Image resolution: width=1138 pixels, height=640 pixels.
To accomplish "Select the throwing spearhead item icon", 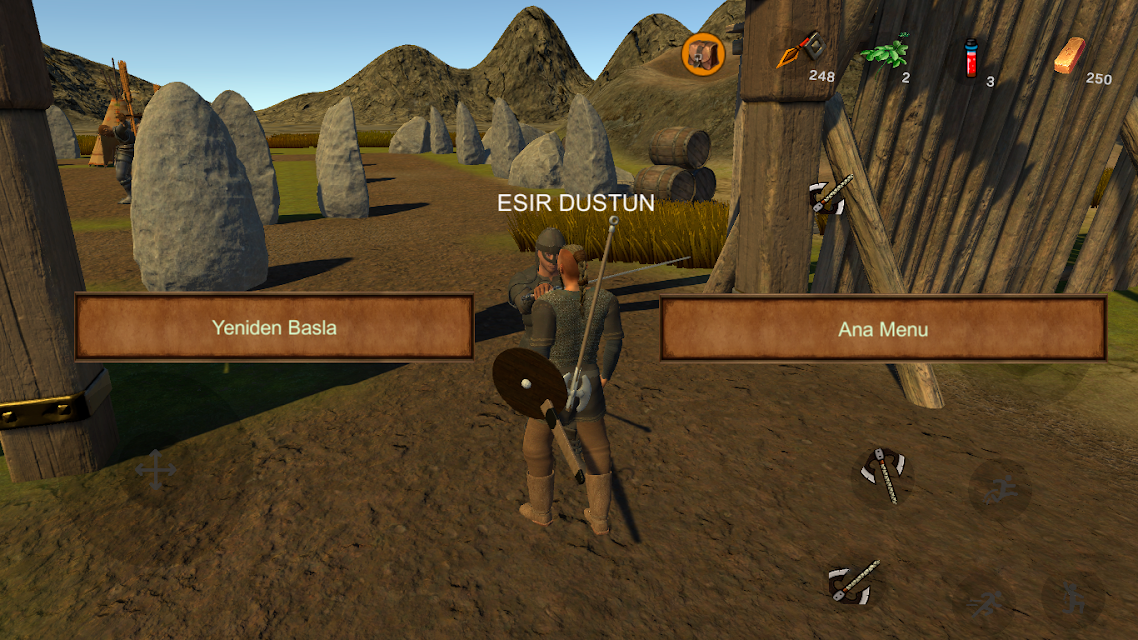I will pos(802,50).
